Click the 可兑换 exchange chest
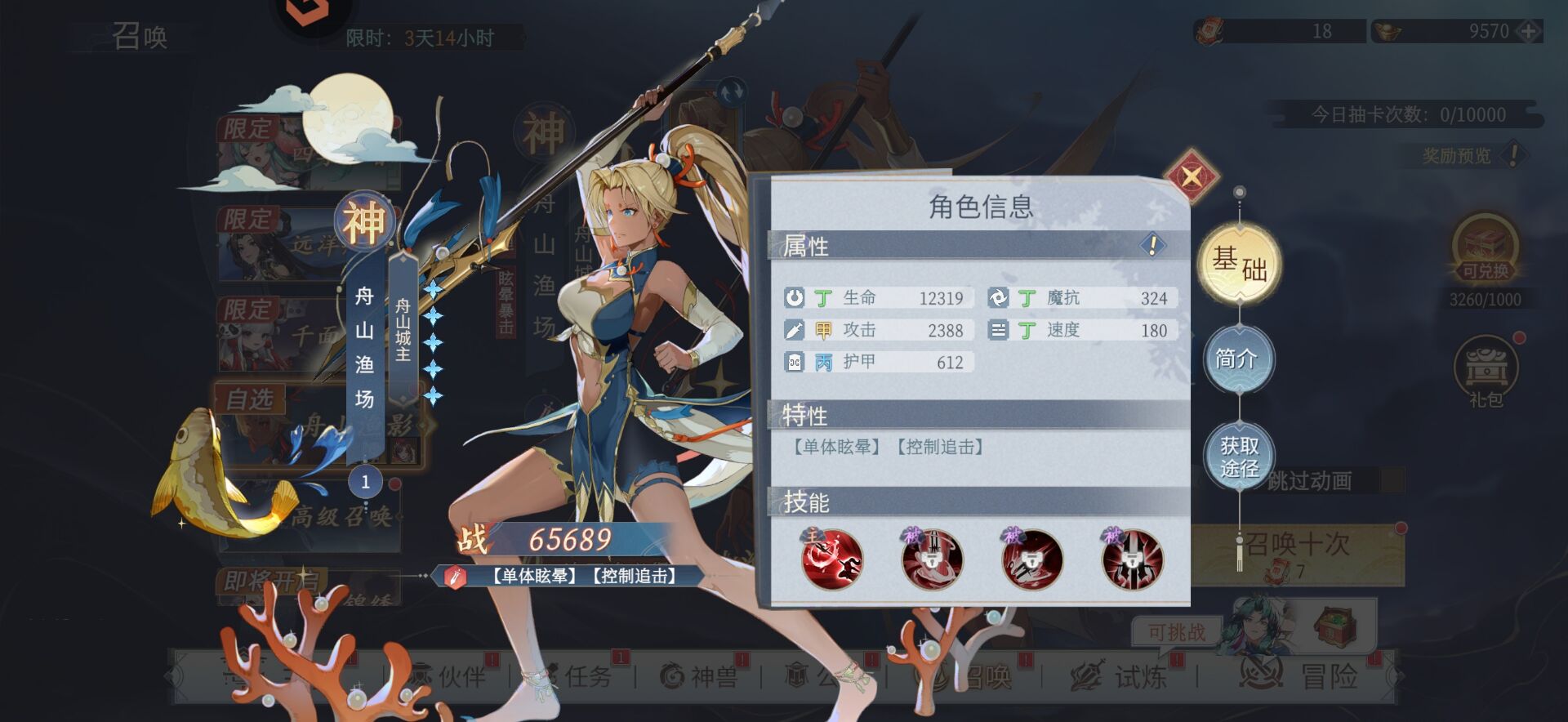This screenshot has width=1568, height=722. pyautogui.click(x=1485, y=249)
